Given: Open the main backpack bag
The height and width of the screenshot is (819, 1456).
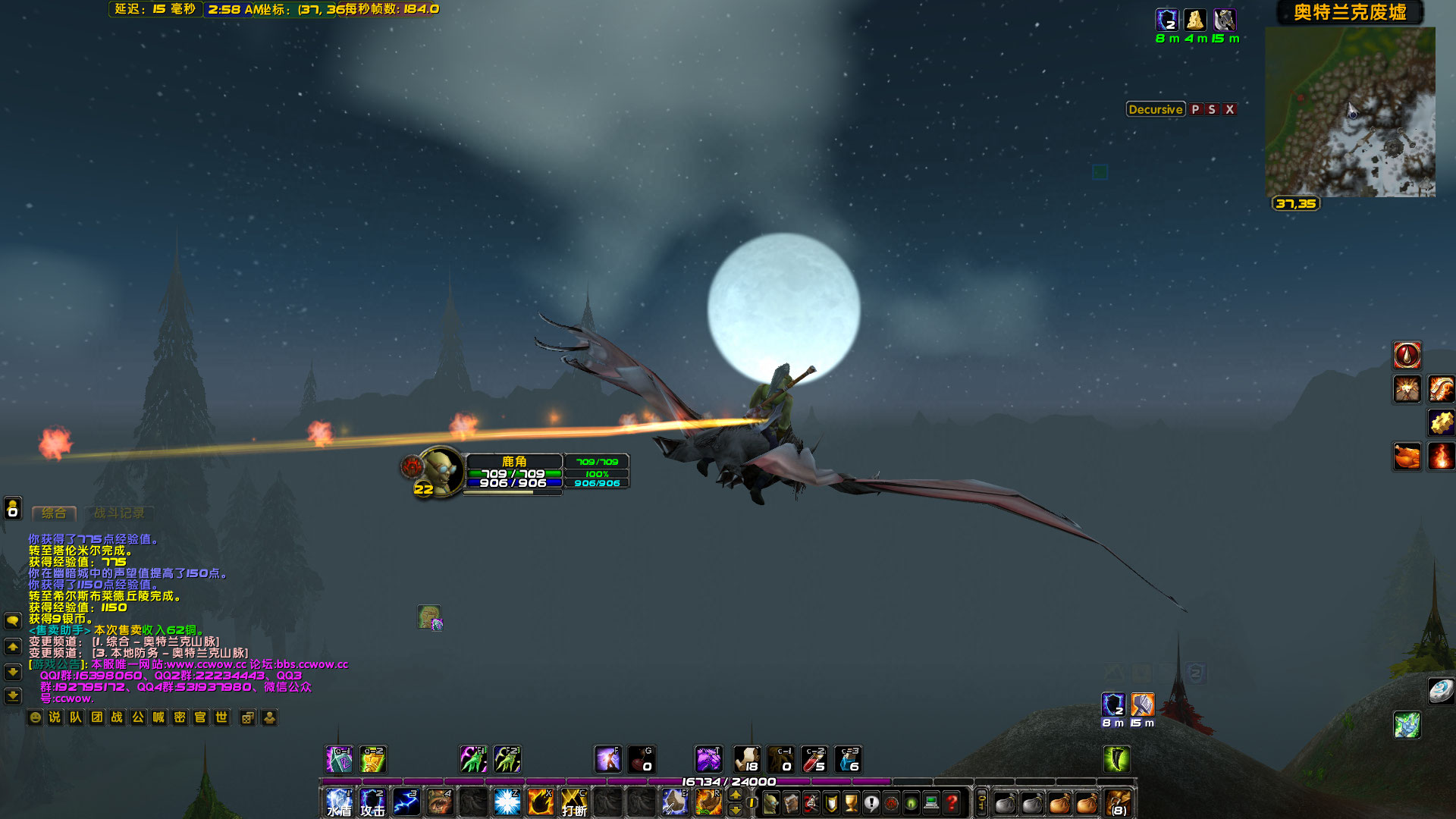Looking at the screenshot, I should tap(1118, 802).
